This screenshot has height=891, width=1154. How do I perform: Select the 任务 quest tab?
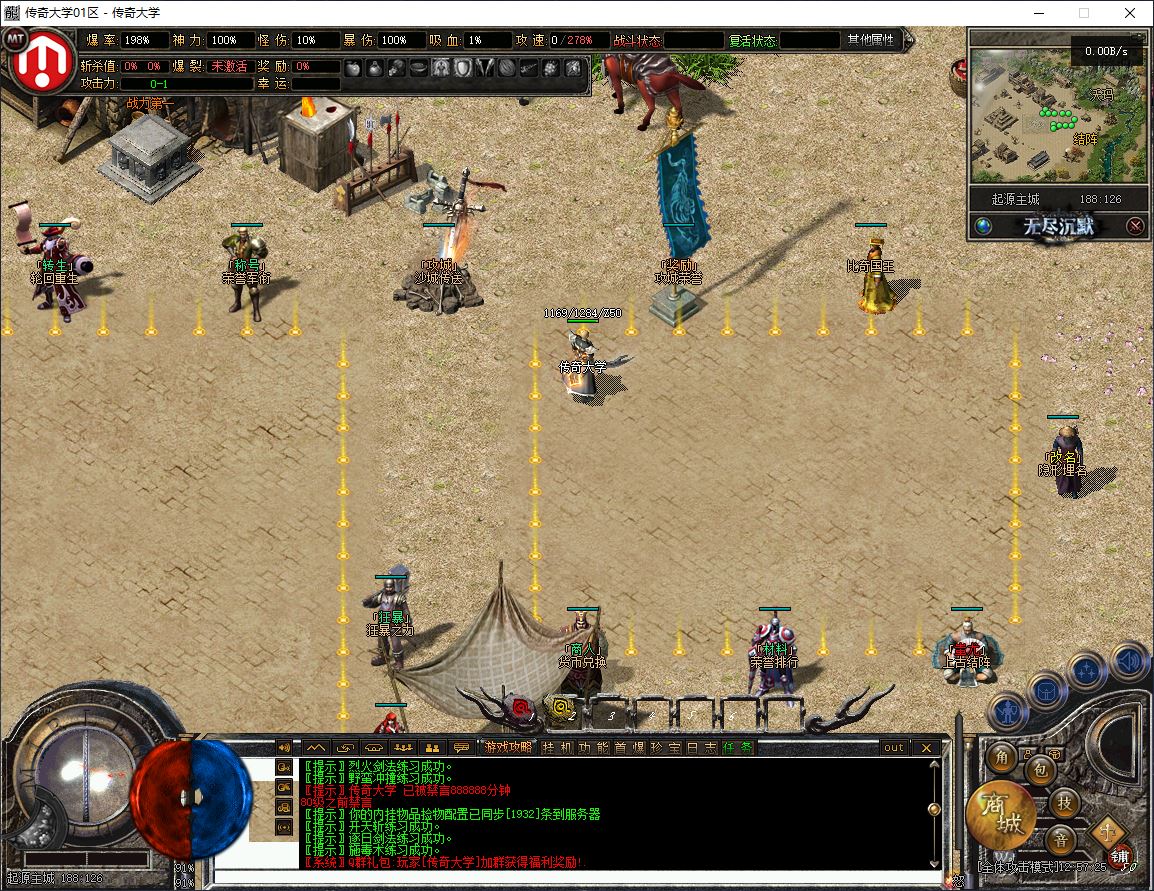click(x=739, y=747)
